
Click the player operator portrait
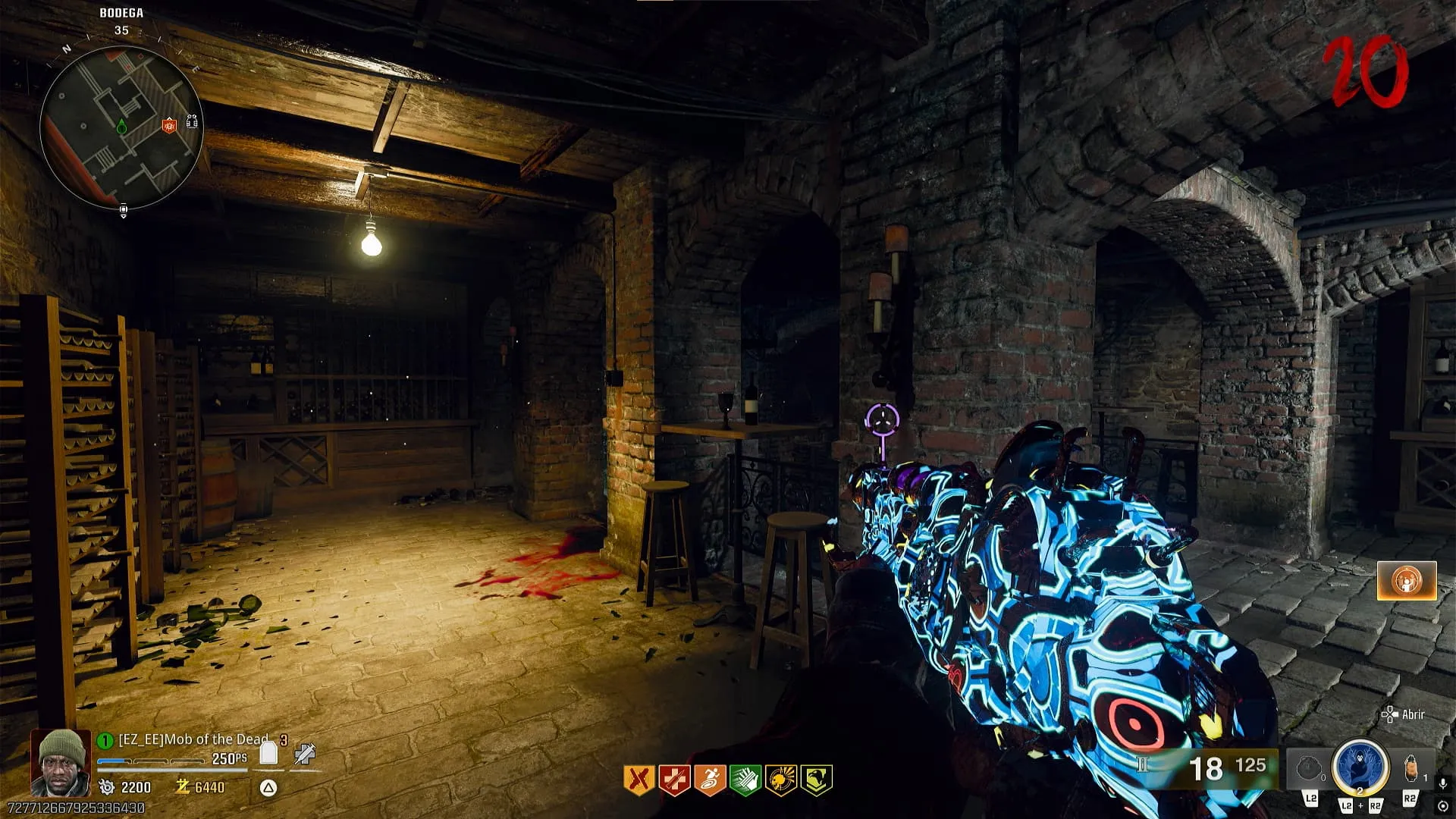coord(61,762)
